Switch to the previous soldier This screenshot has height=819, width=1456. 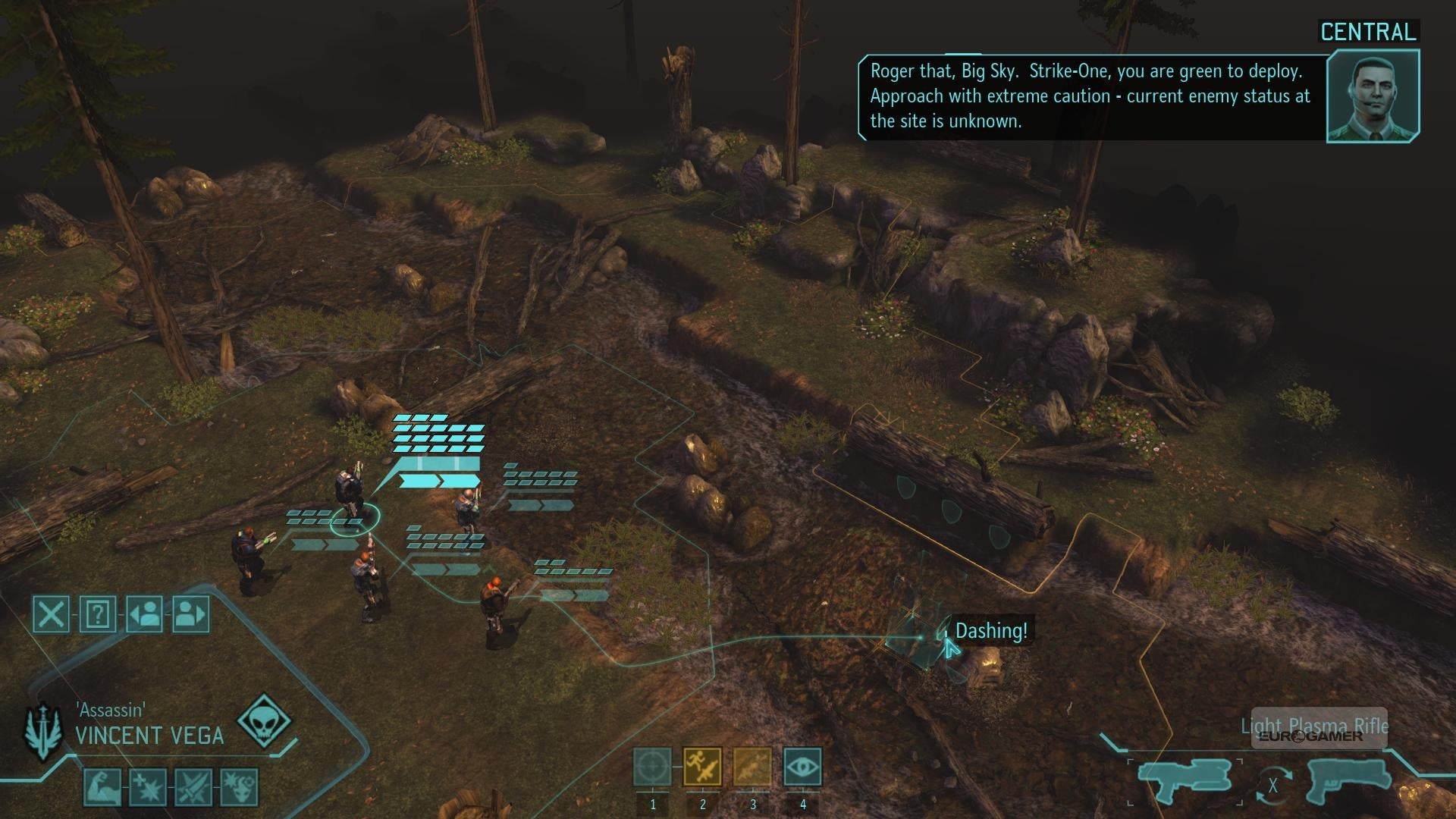tap(144, 613)
